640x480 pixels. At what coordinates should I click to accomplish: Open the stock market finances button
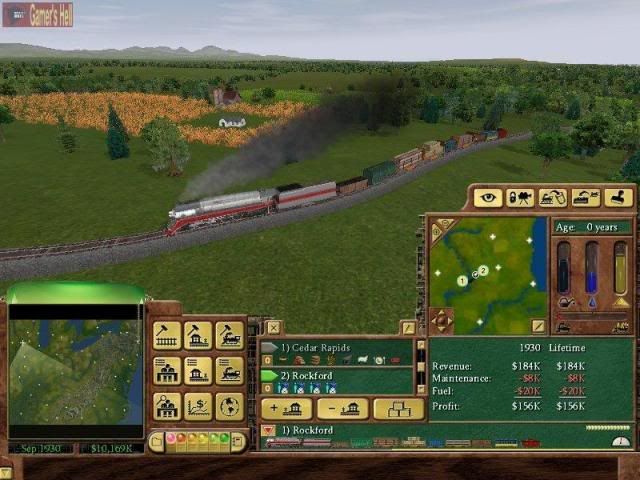pos(198,406)
